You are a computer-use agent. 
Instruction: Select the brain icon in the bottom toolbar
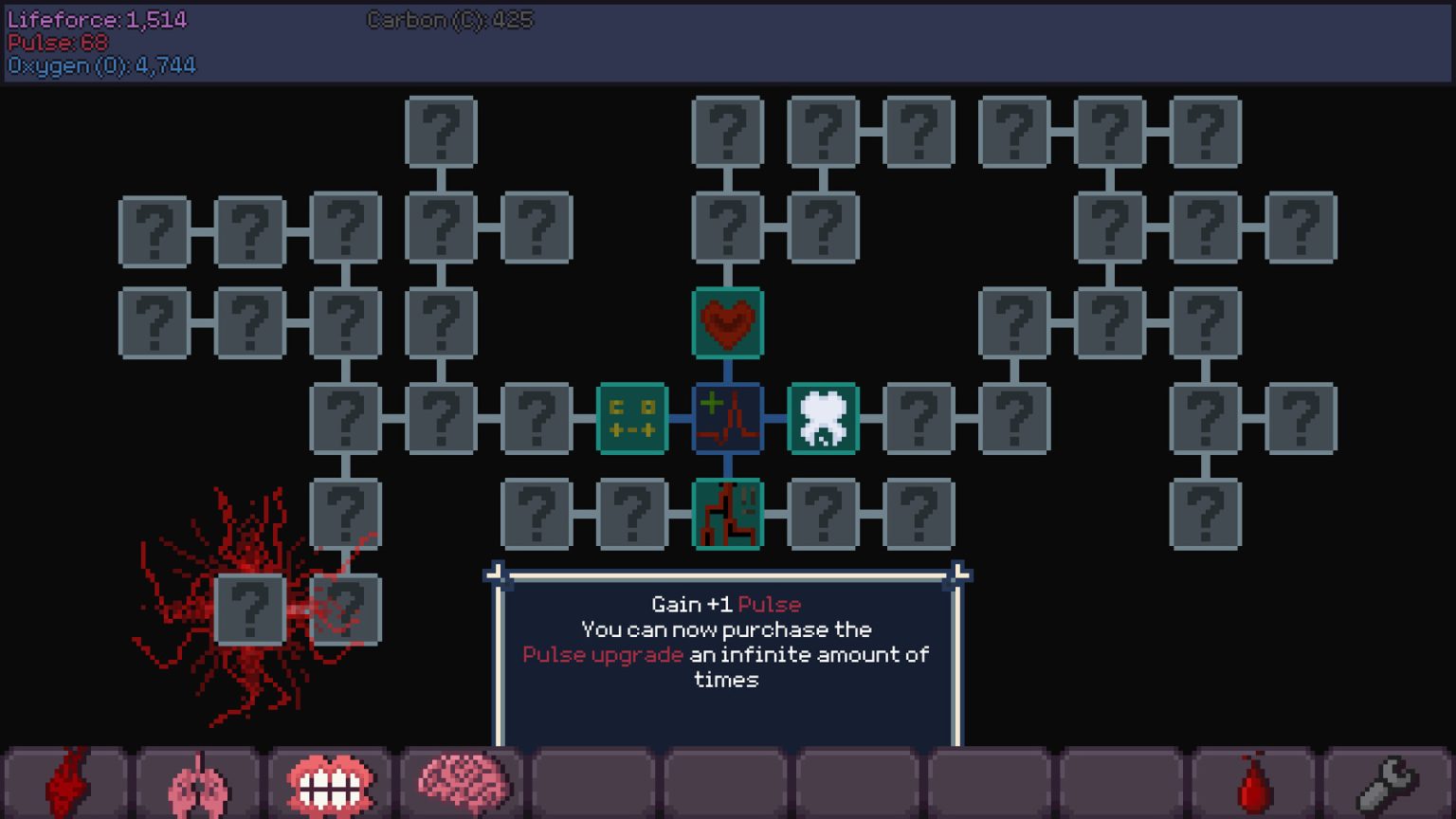[461, 781]
